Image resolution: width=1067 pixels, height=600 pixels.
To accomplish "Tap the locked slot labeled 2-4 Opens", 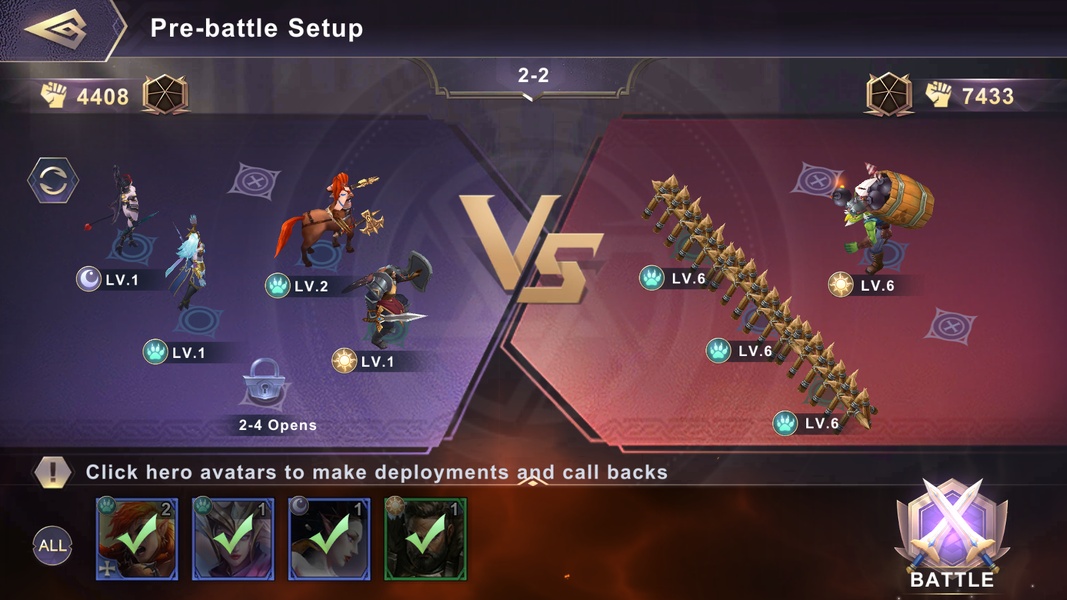I will click(x=265, y=383).
